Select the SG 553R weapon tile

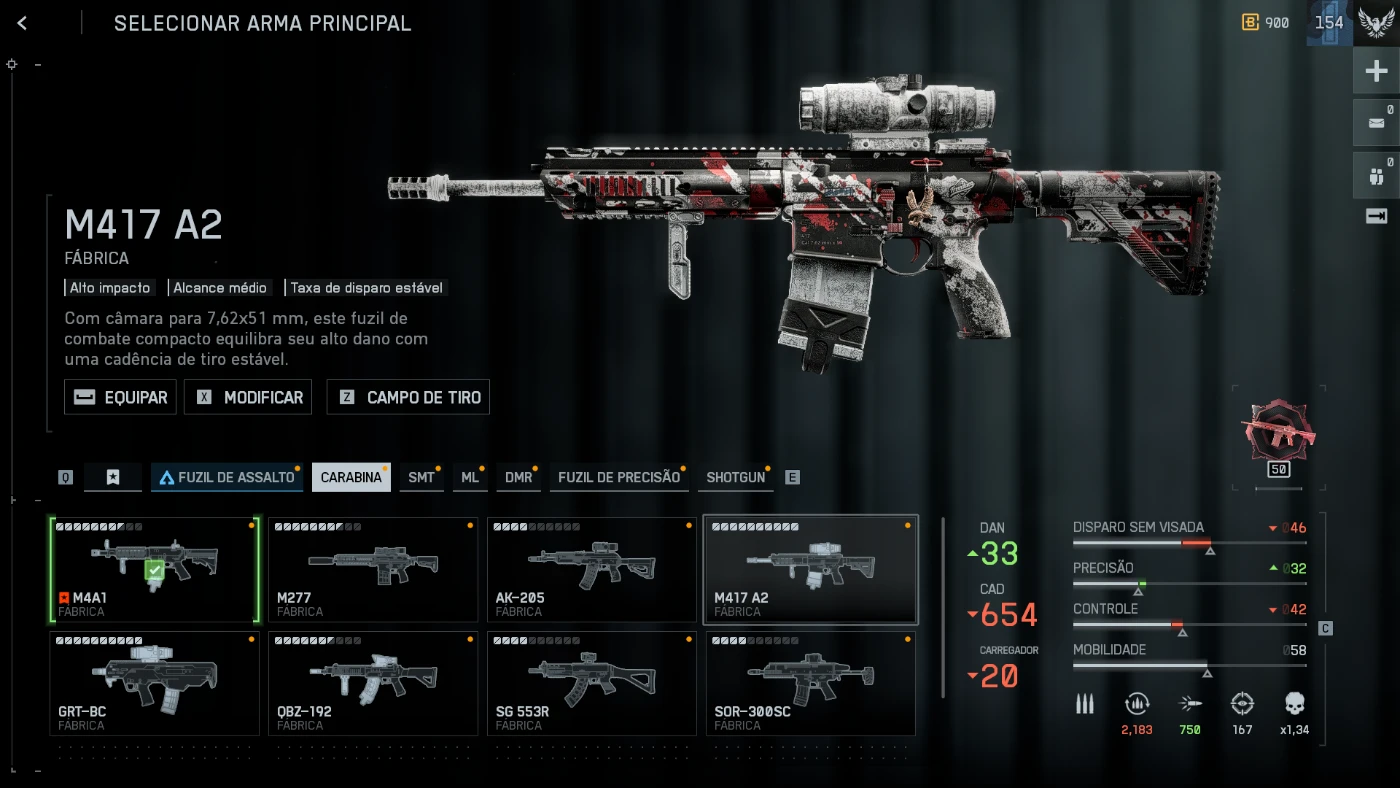coord(591,683)
